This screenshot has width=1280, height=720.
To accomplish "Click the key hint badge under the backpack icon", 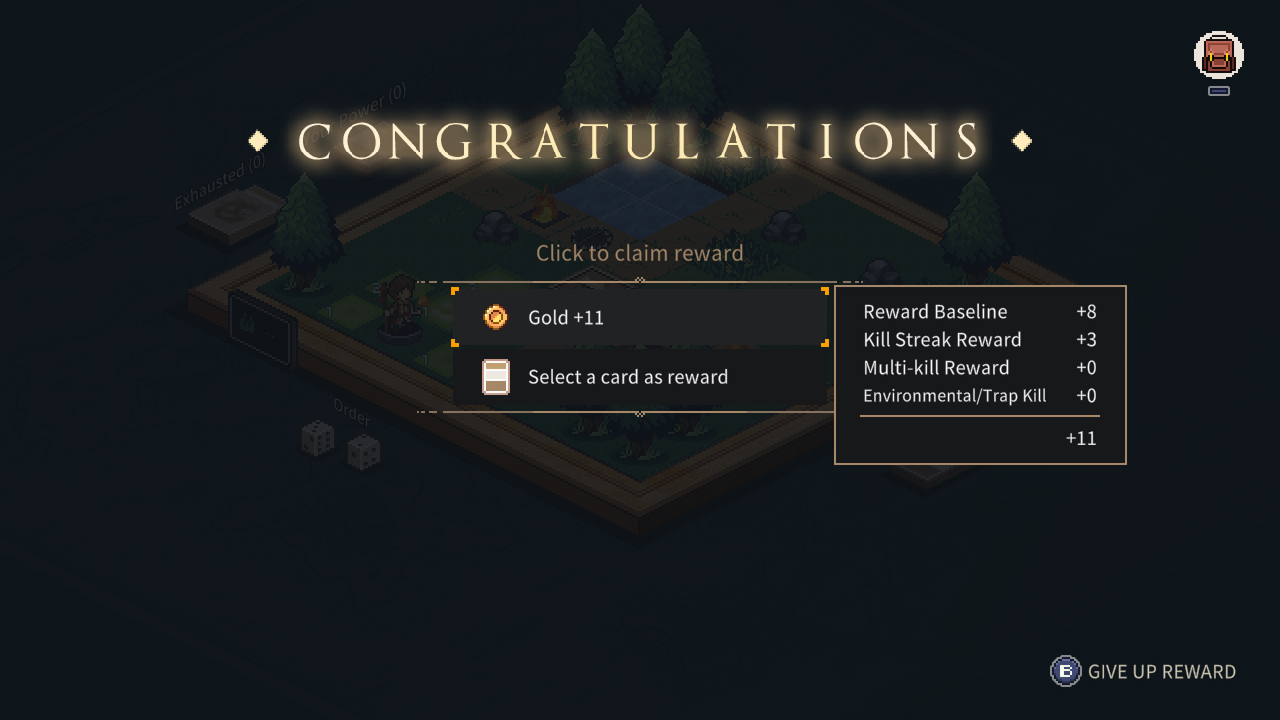I will pyautogui.click(x=1218, y=91).
